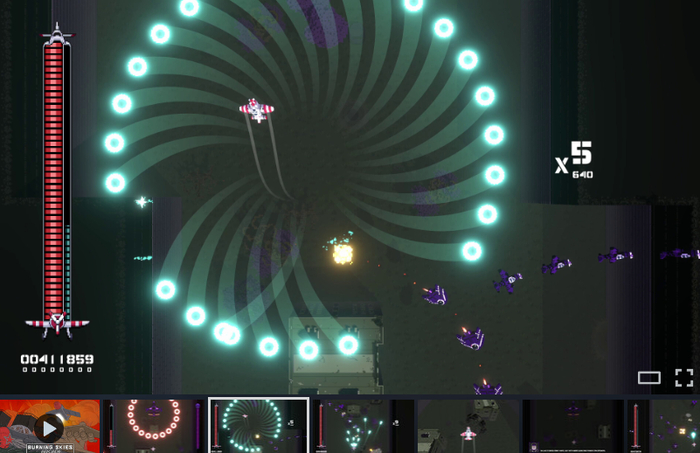700x453 pixels.
Task: View the thumbnail showing a white plane on grey
Action: click(x=467, y=426)
